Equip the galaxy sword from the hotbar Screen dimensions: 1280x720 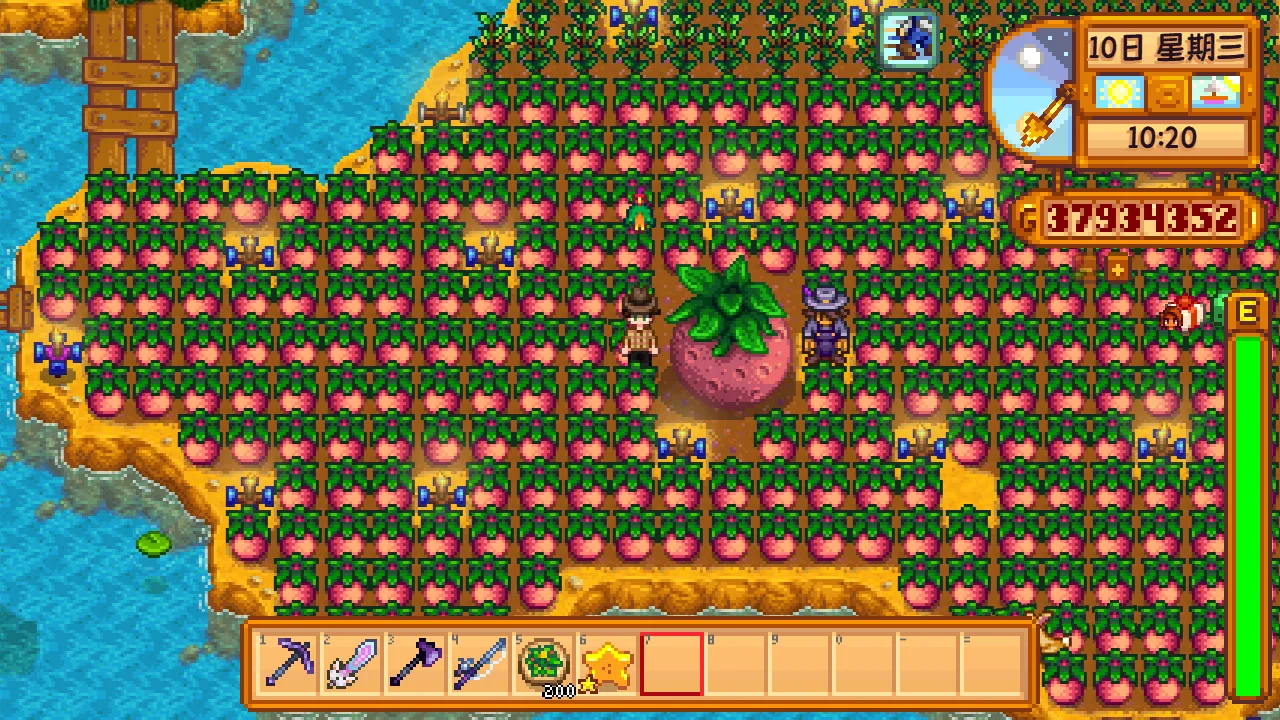(x=351, y=663)
